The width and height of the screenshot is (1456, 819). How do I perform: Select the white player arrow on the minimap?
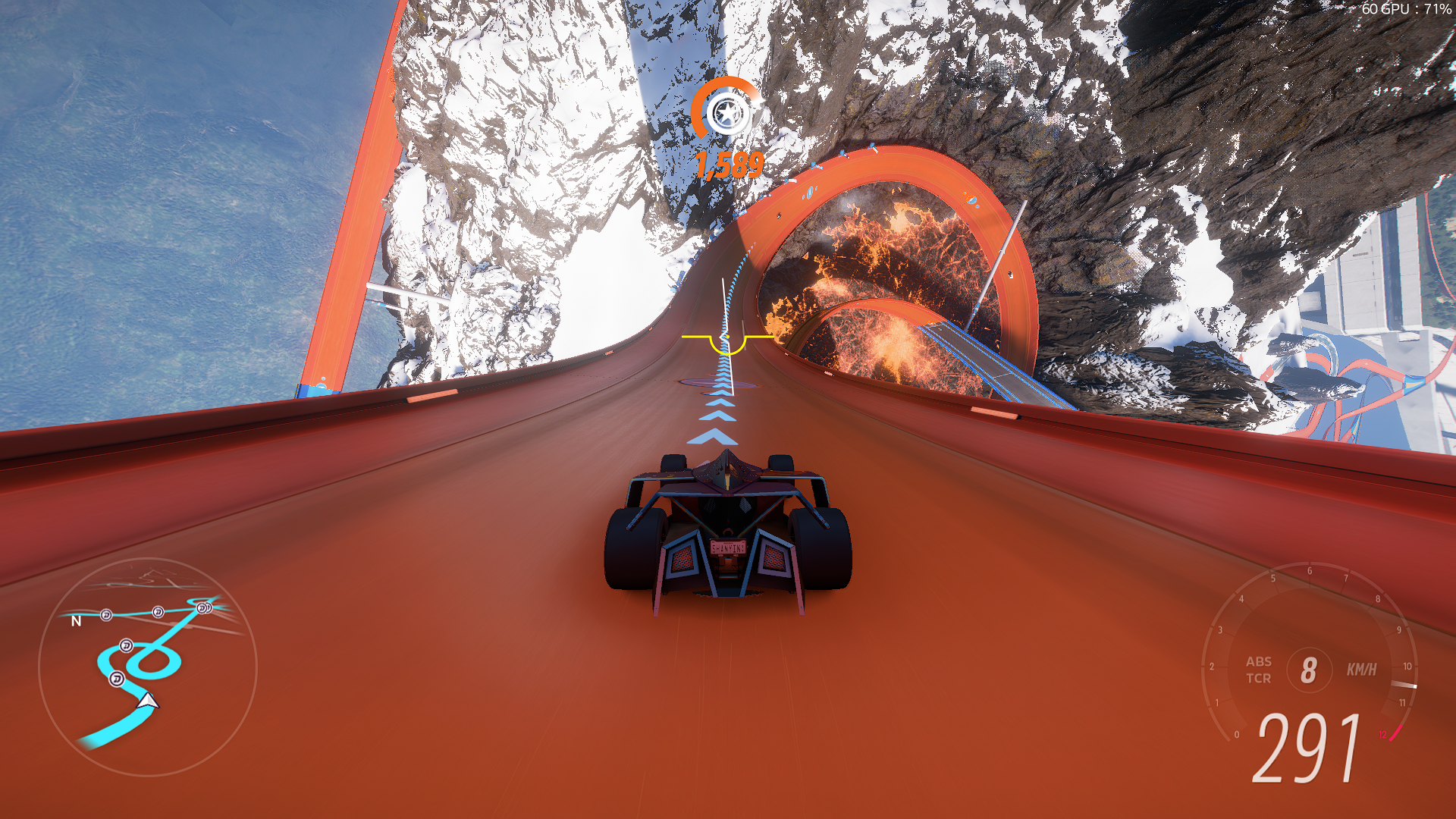tap(148, 701)
